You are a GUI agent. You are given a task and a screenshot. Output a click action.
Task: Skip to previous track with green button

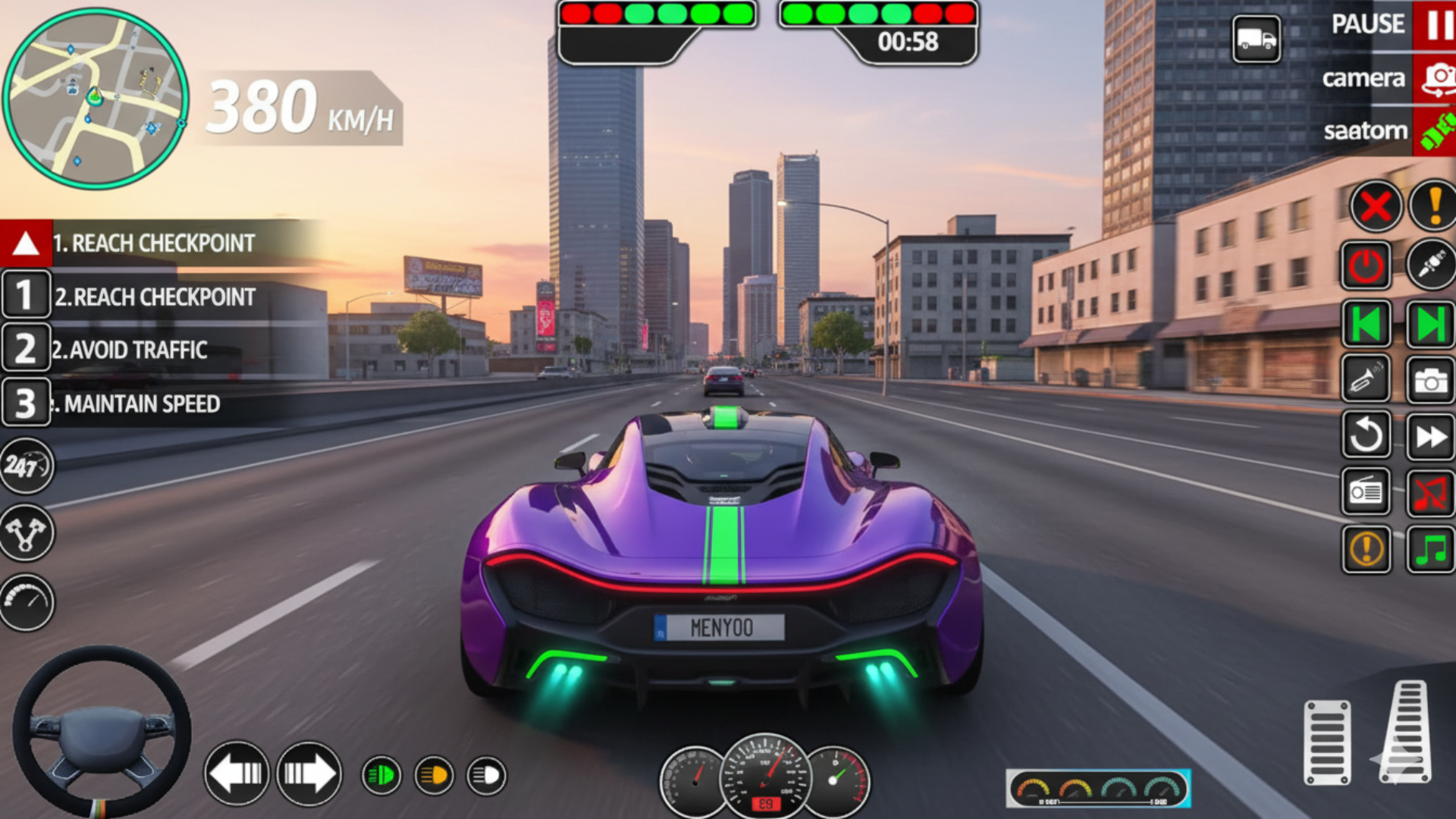pos(1366,325)
